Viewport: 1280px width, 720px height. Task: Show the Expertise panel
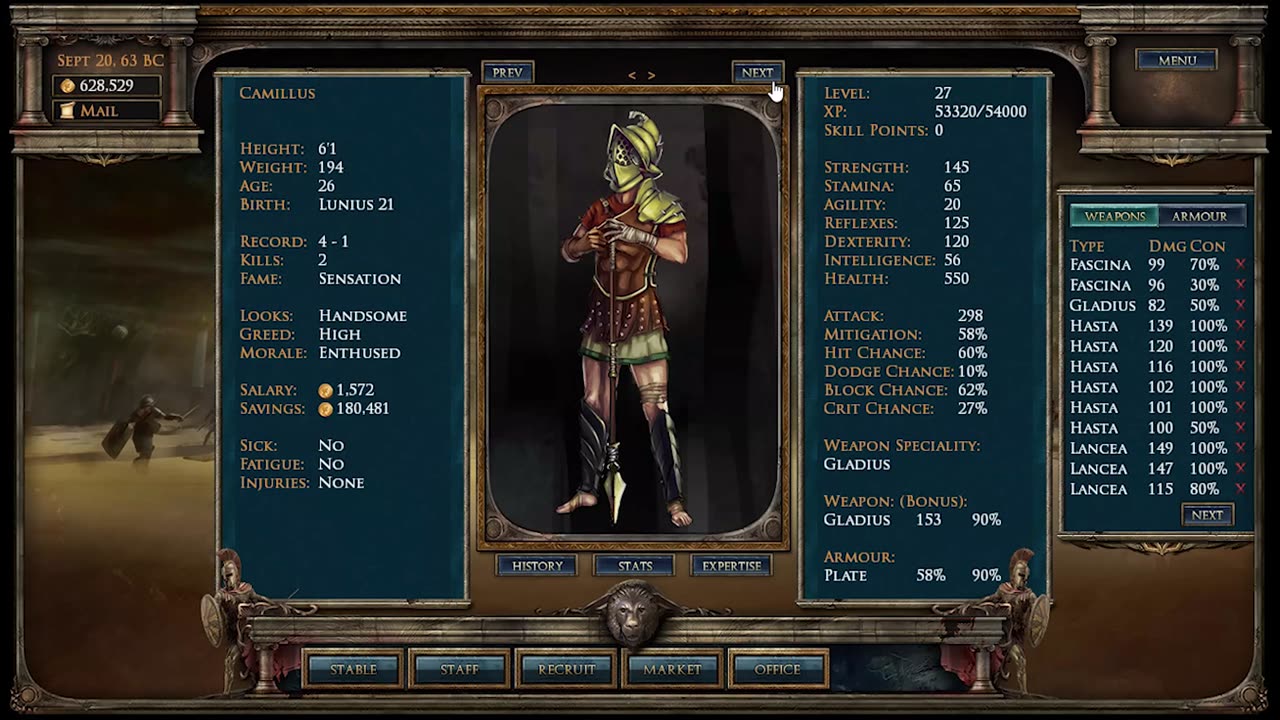(731, 566)
